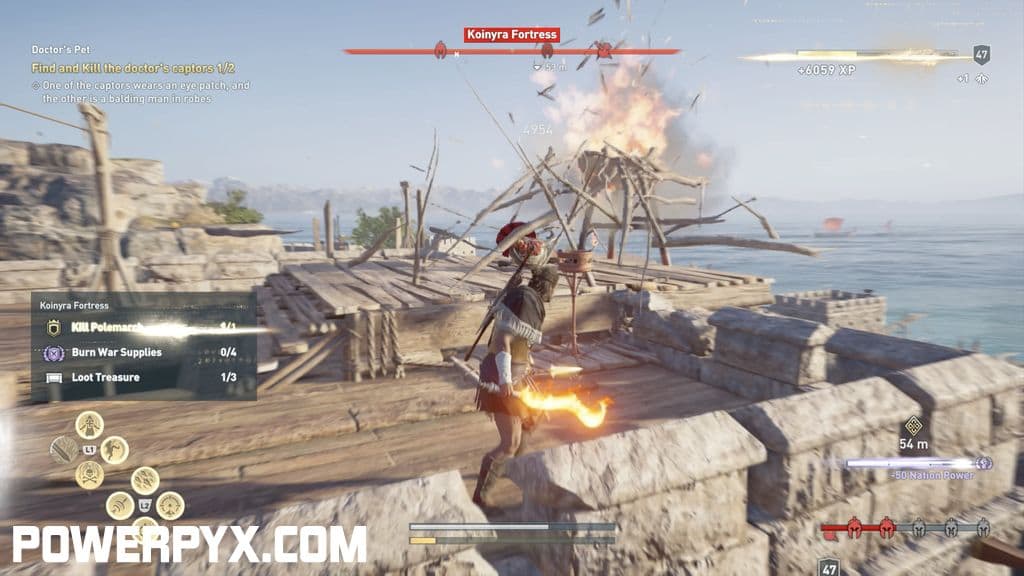Activate the bow strike ability icon
Image resolution: width=1024 pixels, height=576 pixels.
(x=120, y=505)
